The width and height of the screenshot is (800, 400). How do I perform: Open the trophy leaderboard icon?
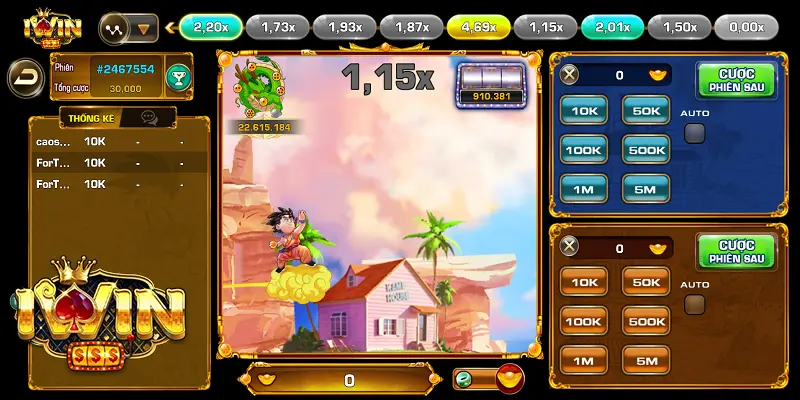pos(177,77)
